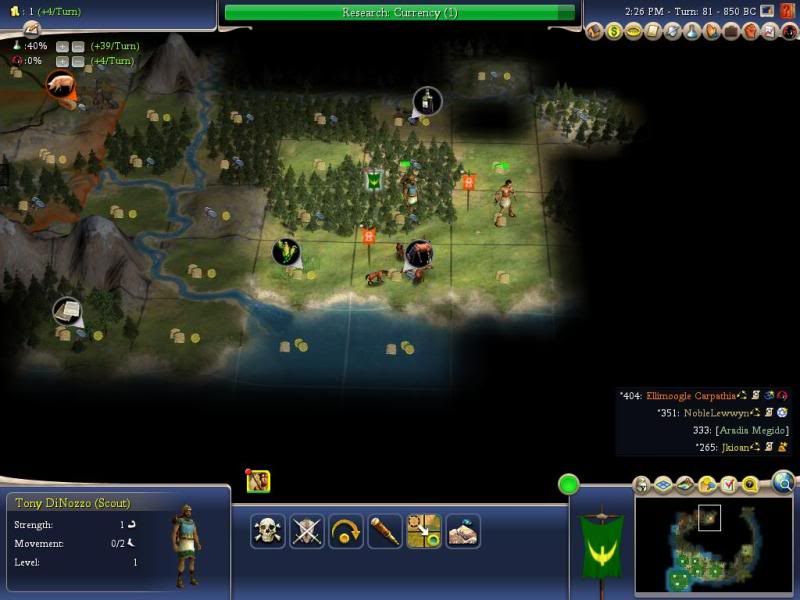Raise the espionage rate with its plus button
This screenshot has height=600, width=800.
pos(62,61)
